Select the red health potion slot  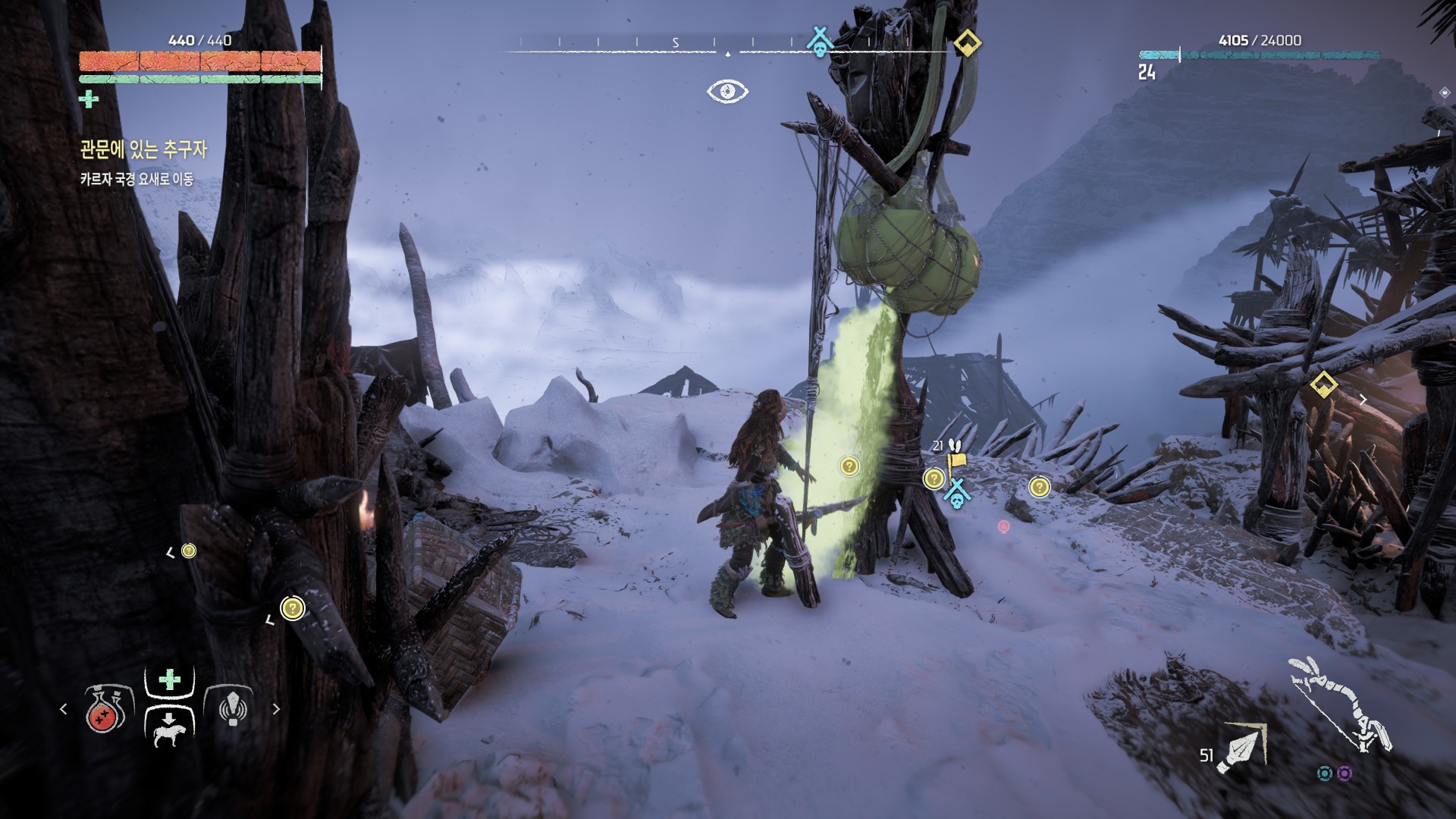106,709
